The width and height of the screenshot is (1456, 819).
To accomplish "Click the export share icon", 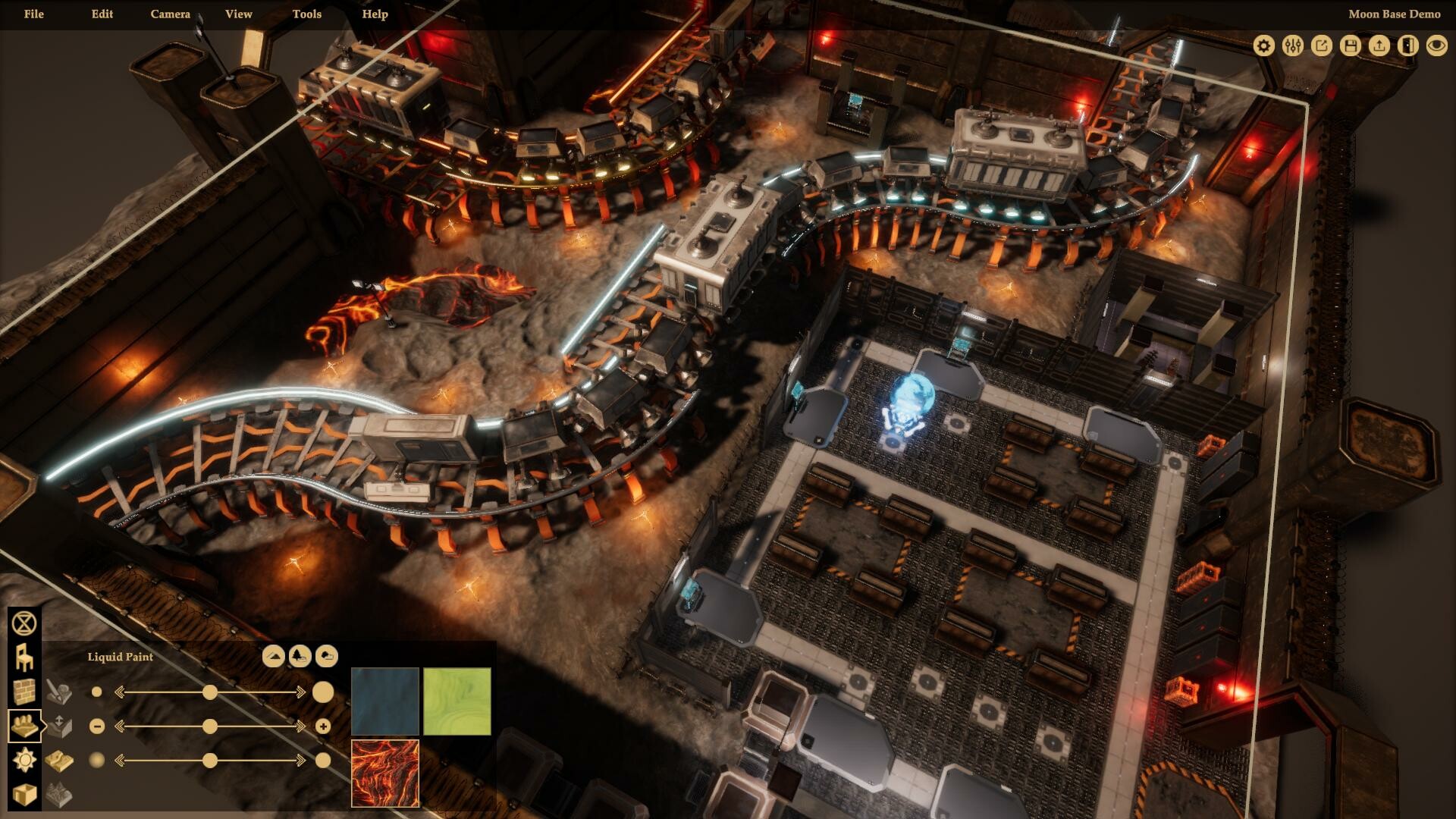I will point(1321,45).
